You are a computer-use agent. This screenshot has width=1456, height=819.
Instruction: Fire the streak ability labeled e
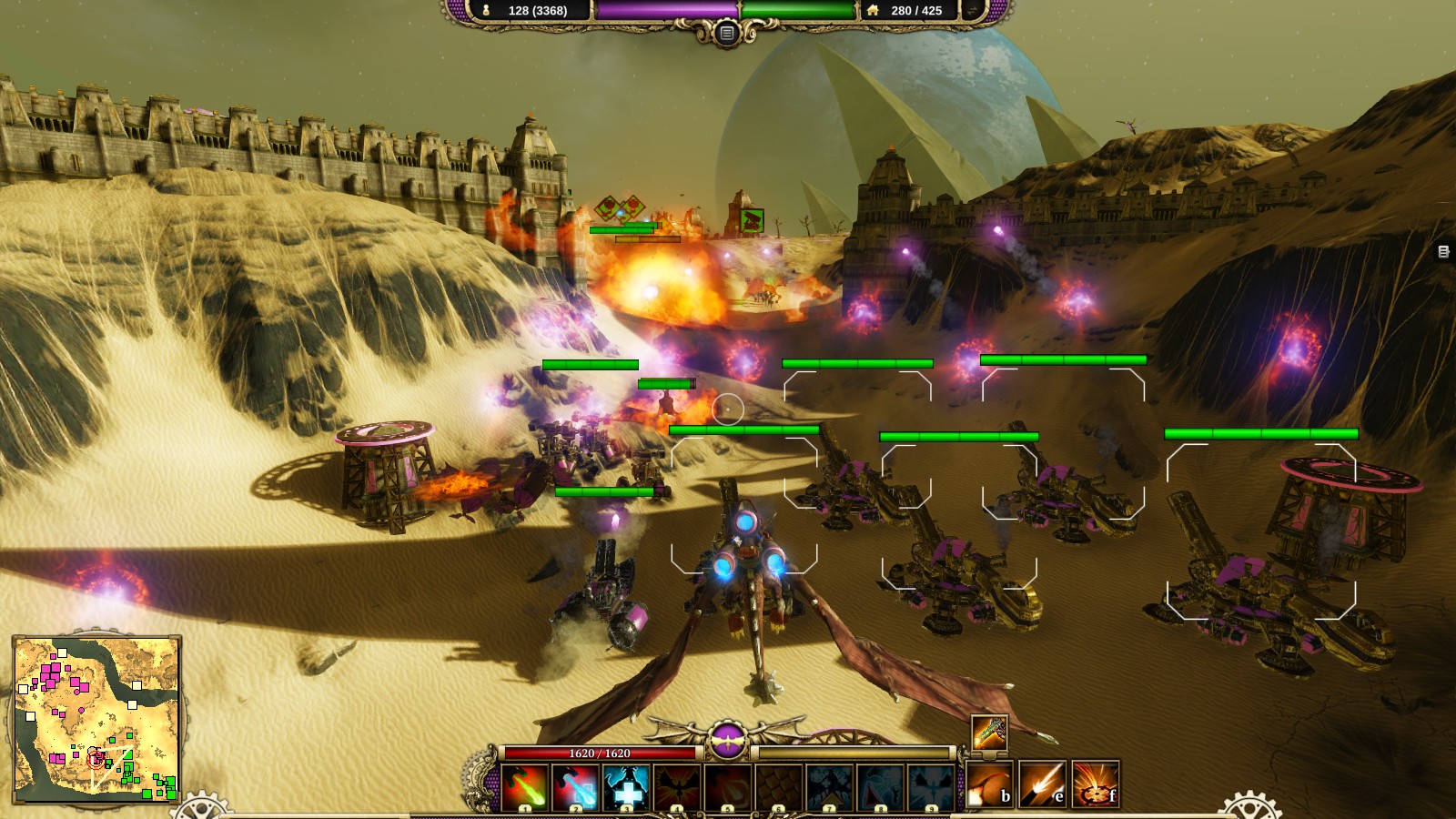pyautogui.click(x=1043, y=785)
